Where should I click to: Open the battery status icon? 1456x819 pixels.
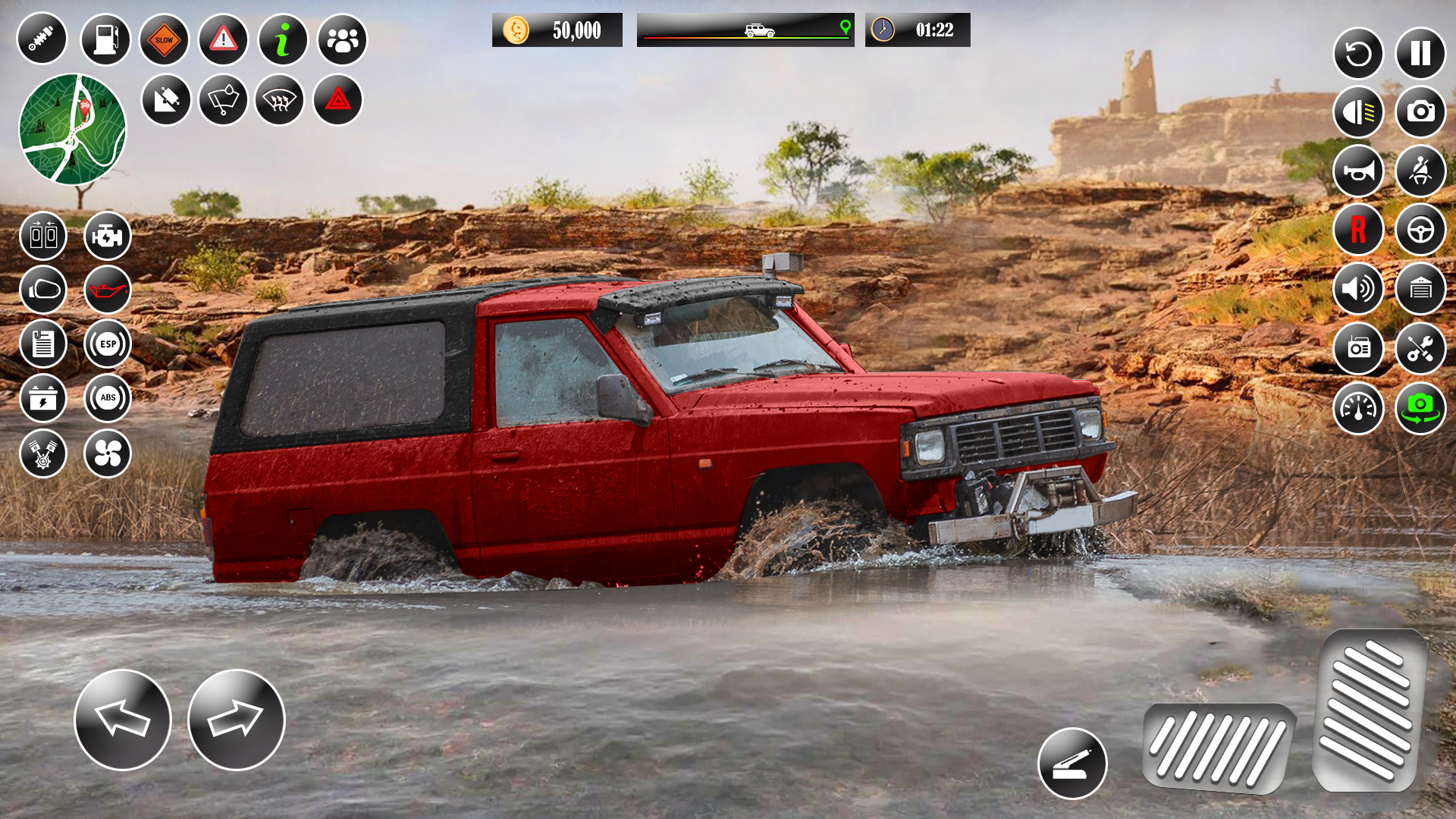click(43, 398)
